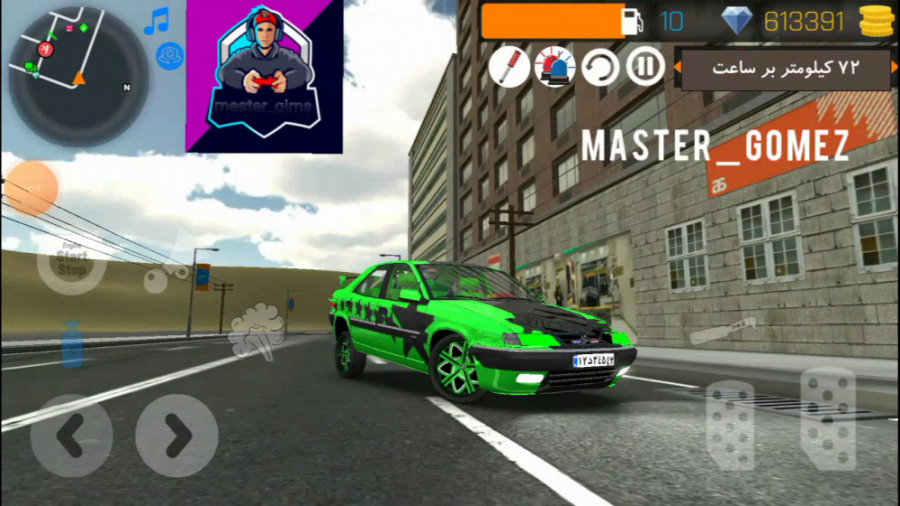Open the circular minimap
The height and width of the screenshot is (506, 900).
pyautogui.click(x=78, y=76)
